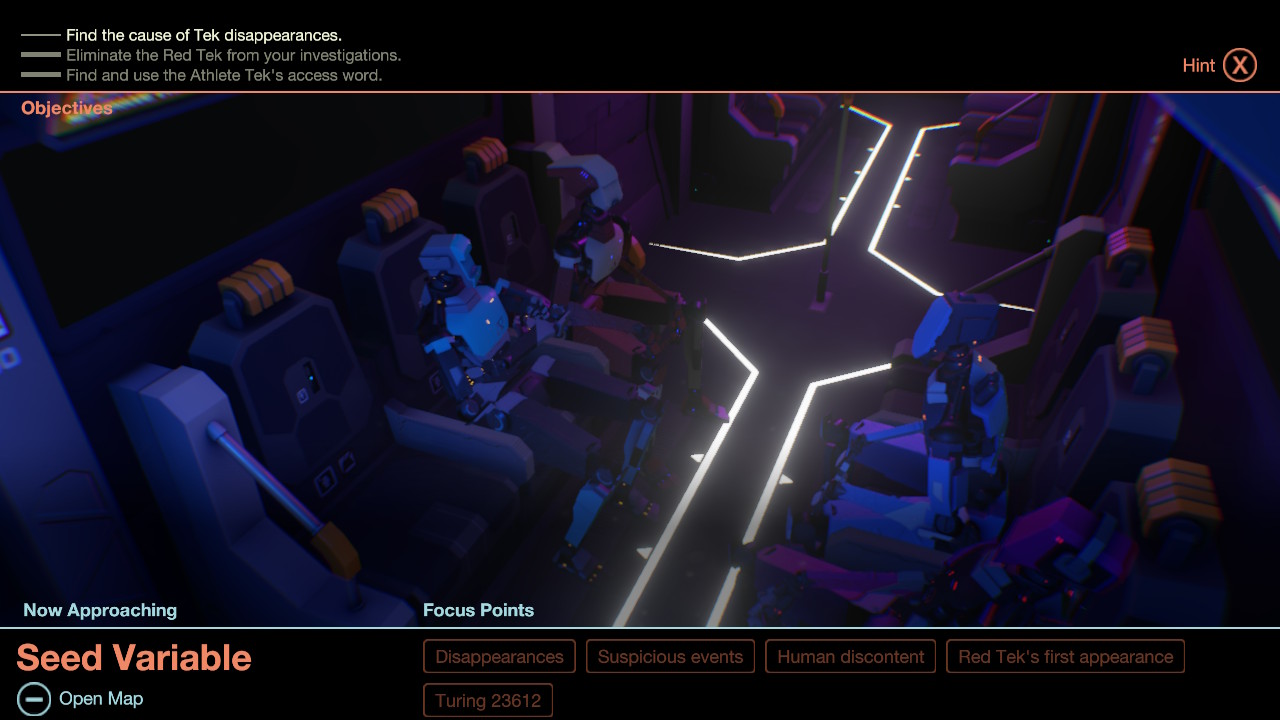
Task: Dismiss the hint using the X icon
Action: (1240, 64)
